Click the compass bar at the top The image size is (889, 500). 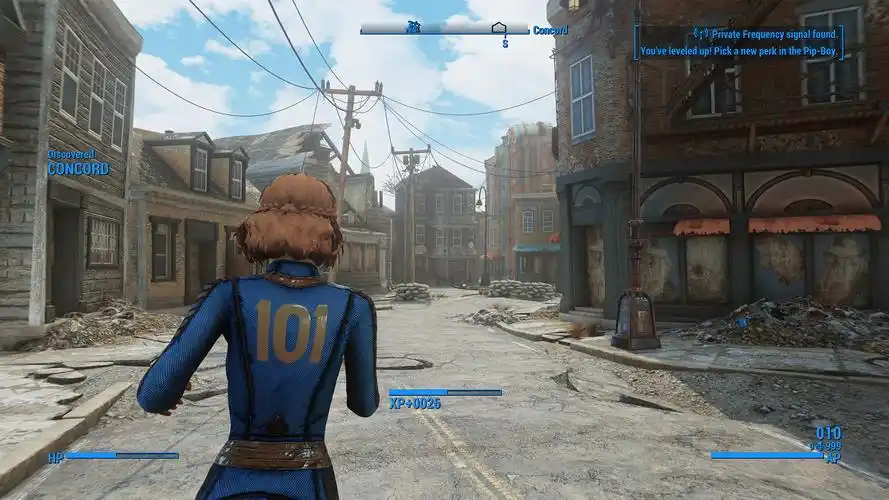point(444,29)
